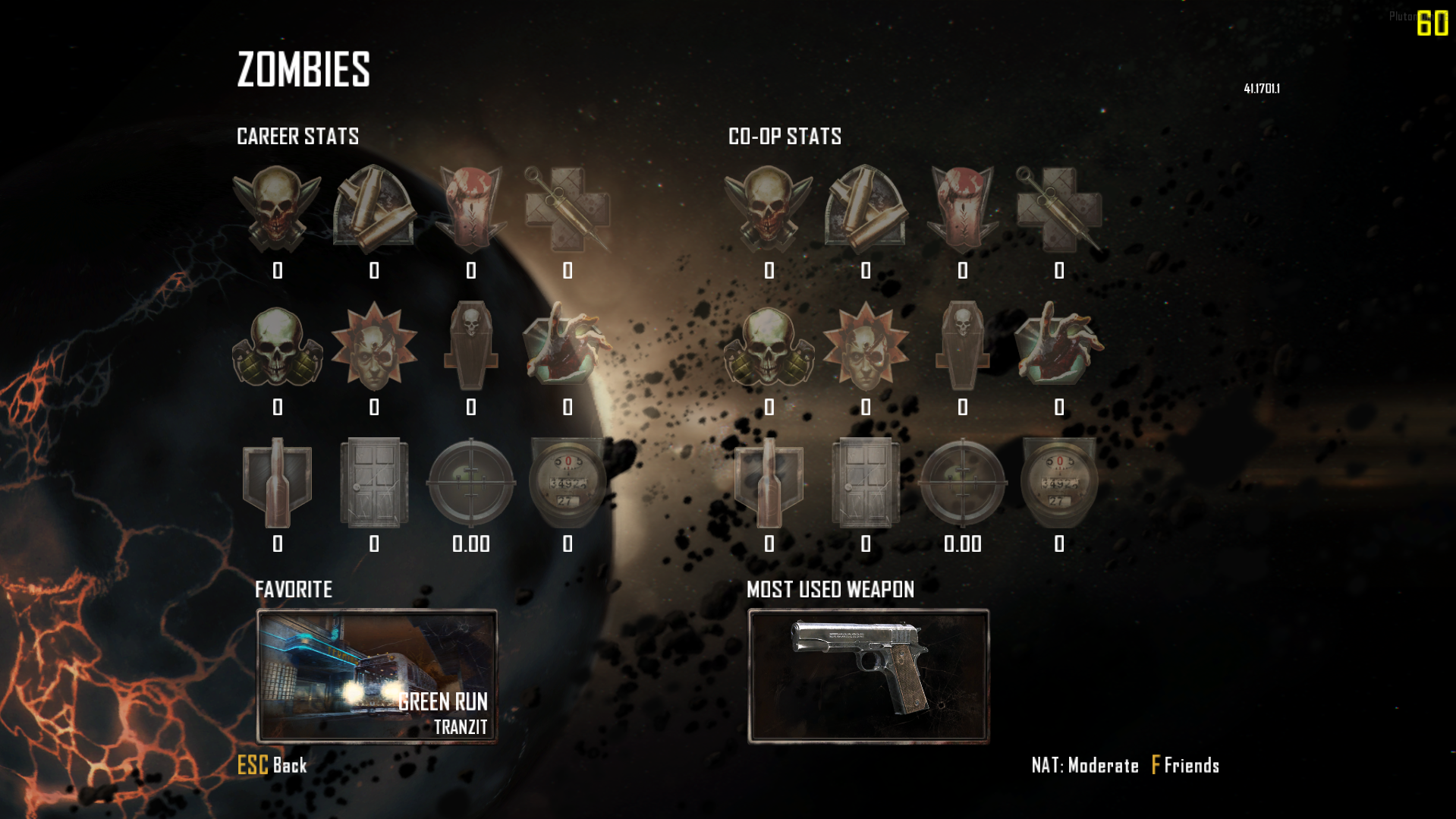The height and width of the screenshot is (819, 1456).
Task: Click the Career Stats crosshair accuracy icon
Action: [471, 483]
